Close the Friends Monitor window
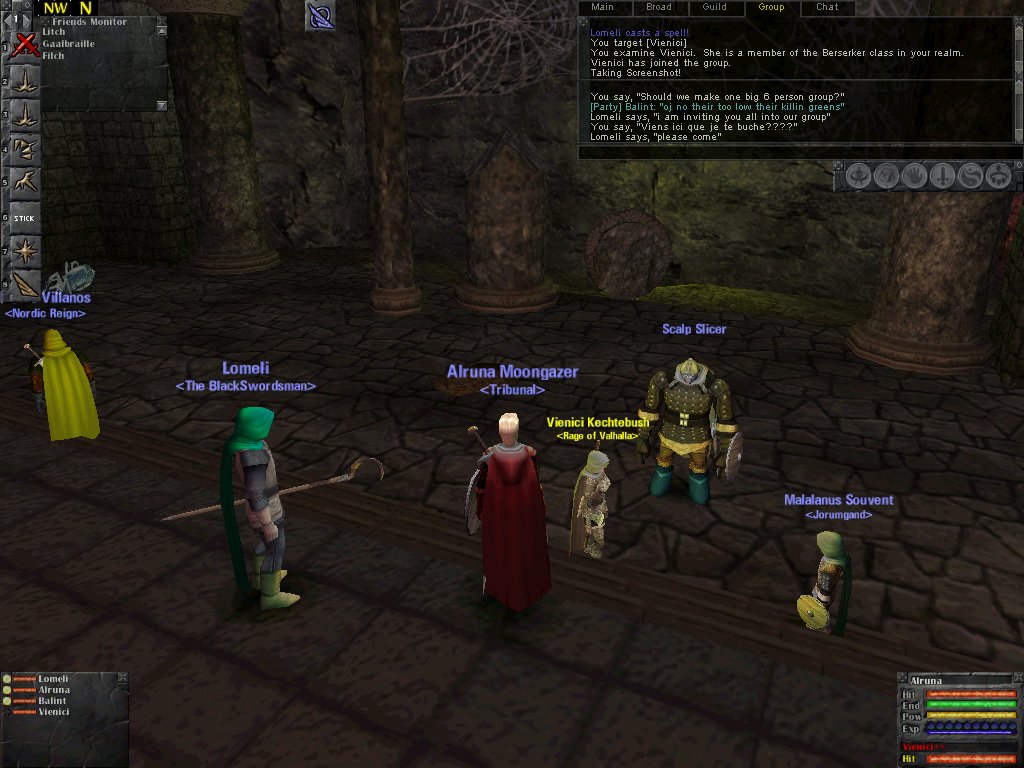The image size is (1024, 768). (x=162, y=21)
